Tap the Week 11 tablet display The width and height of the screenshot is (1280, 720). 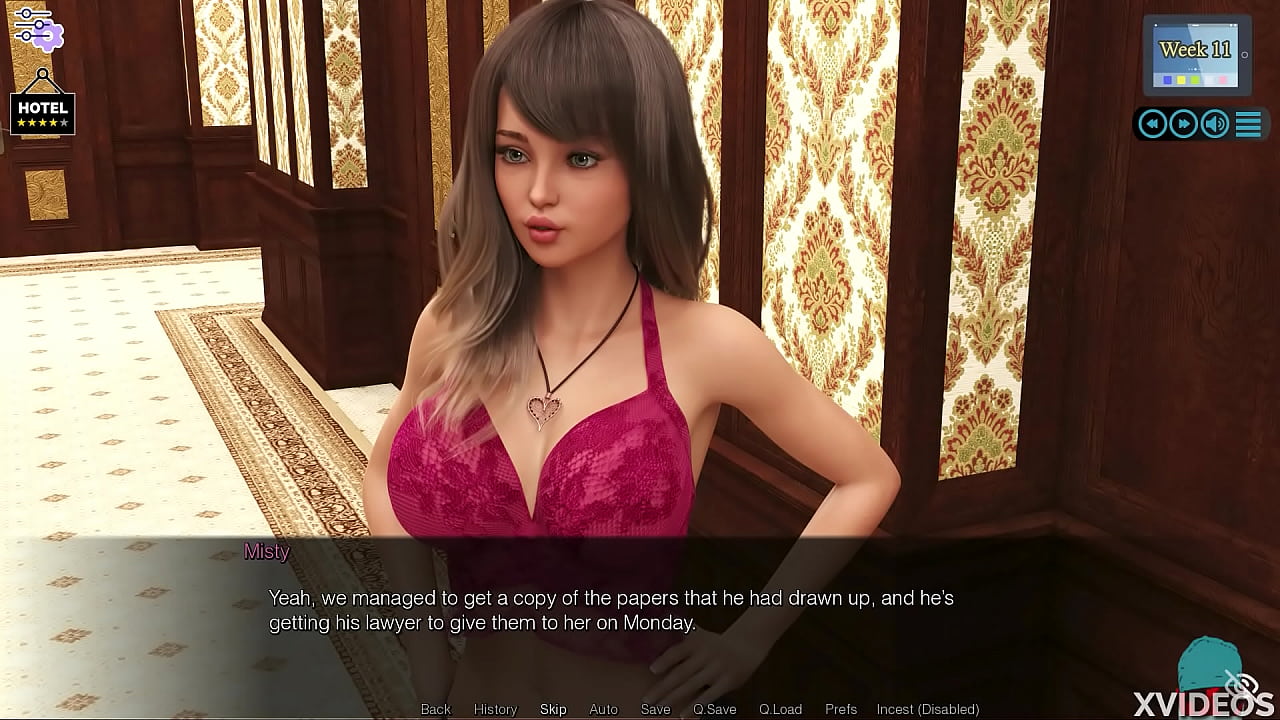(x=1196, y=50)
